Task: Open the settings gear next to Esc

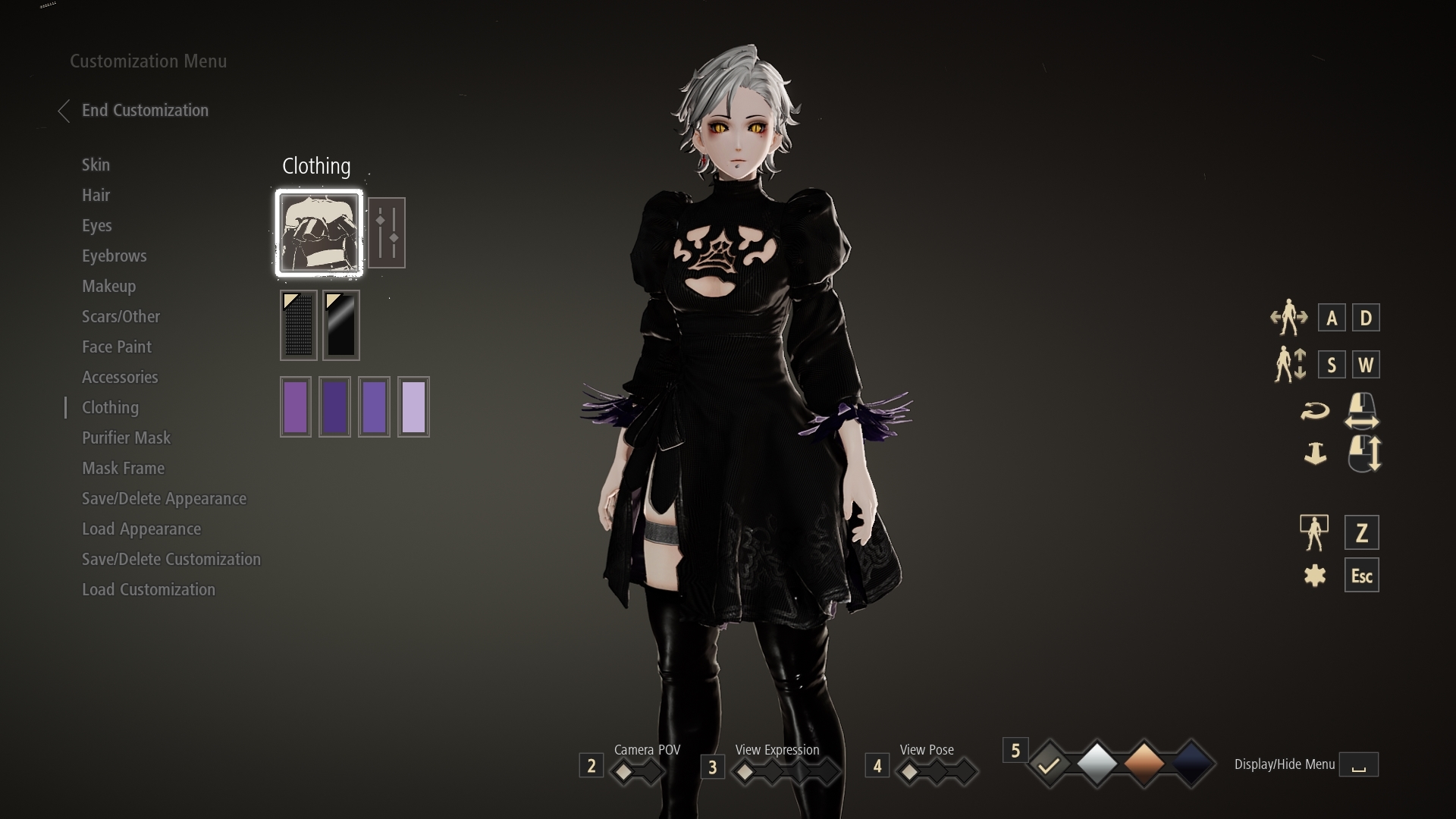Action: pos(1316,575)
